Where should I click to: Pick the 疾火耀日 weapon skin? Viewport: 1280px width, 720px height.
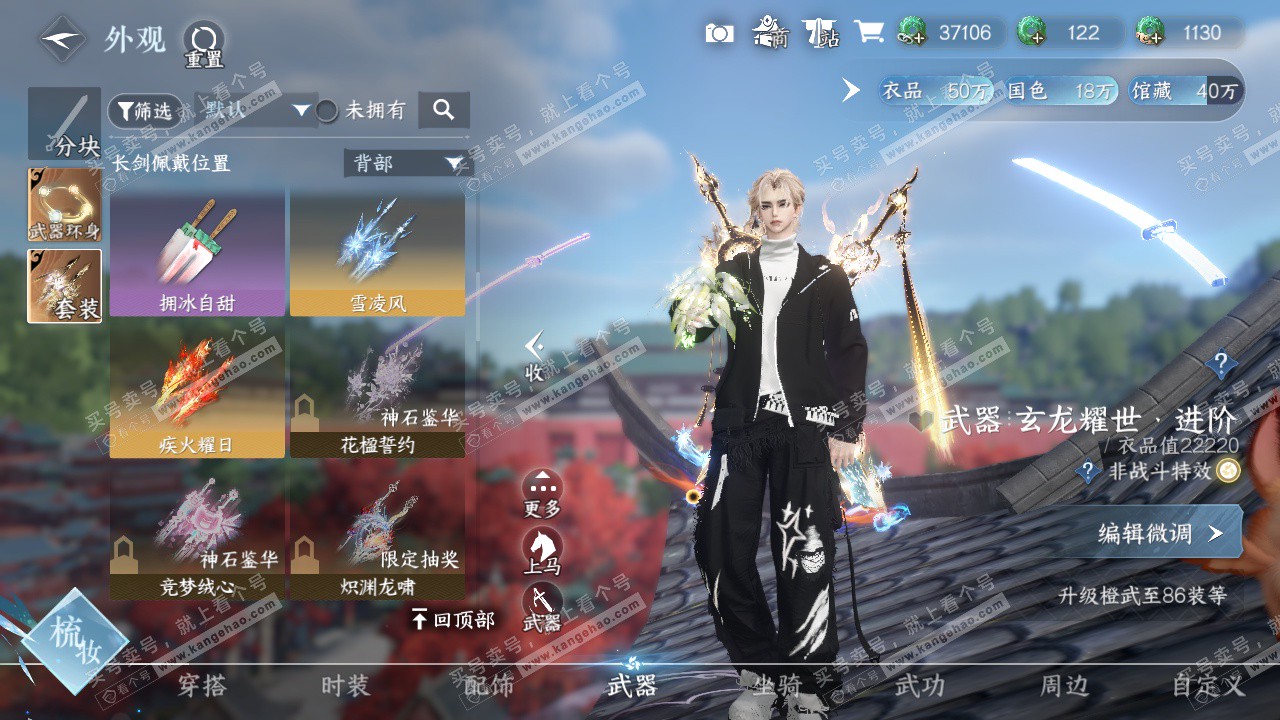tap(197, 393)
